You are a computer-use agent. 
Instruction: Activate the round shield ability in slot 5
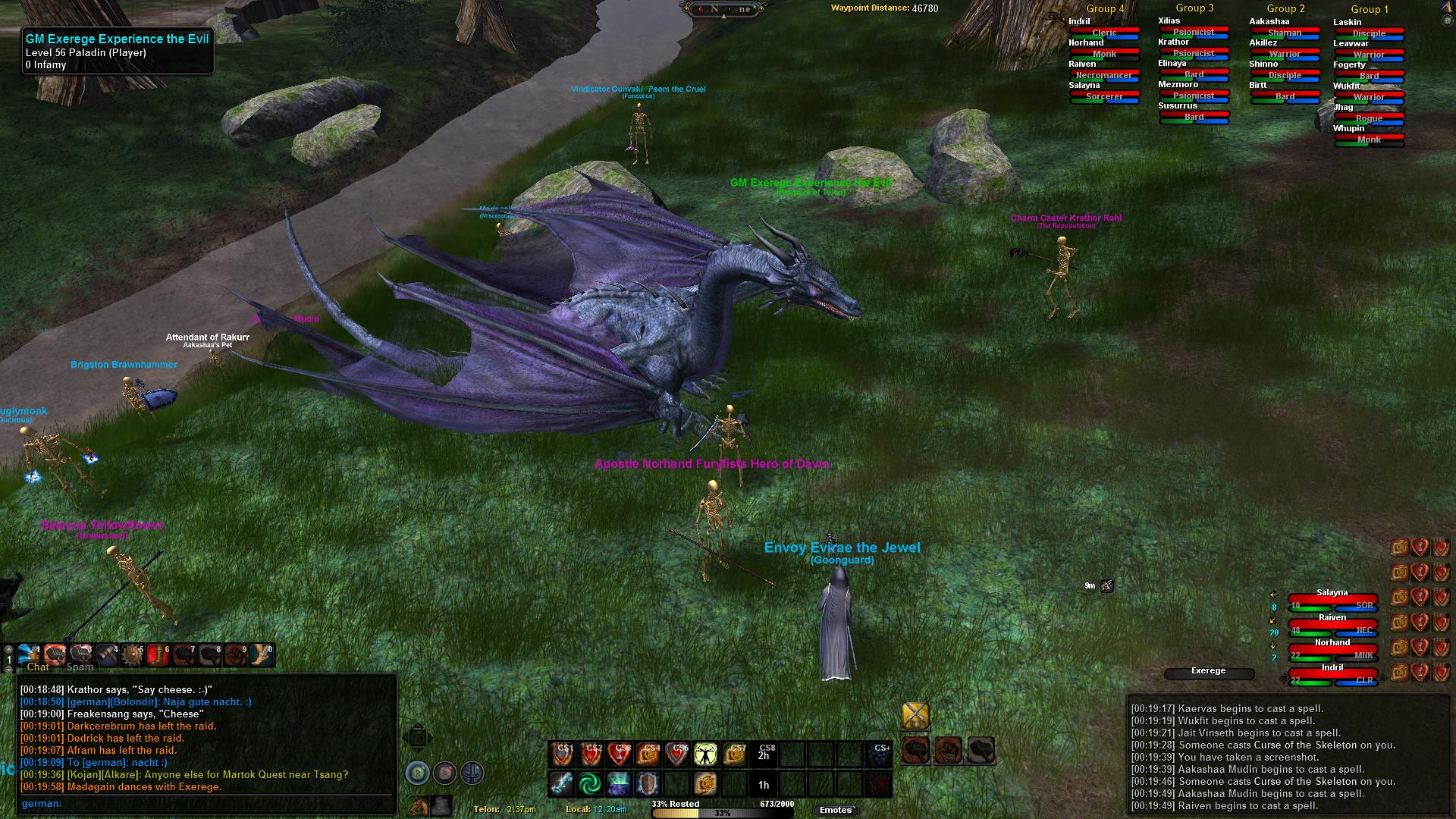pyautogui.click(x=132, y=654)
